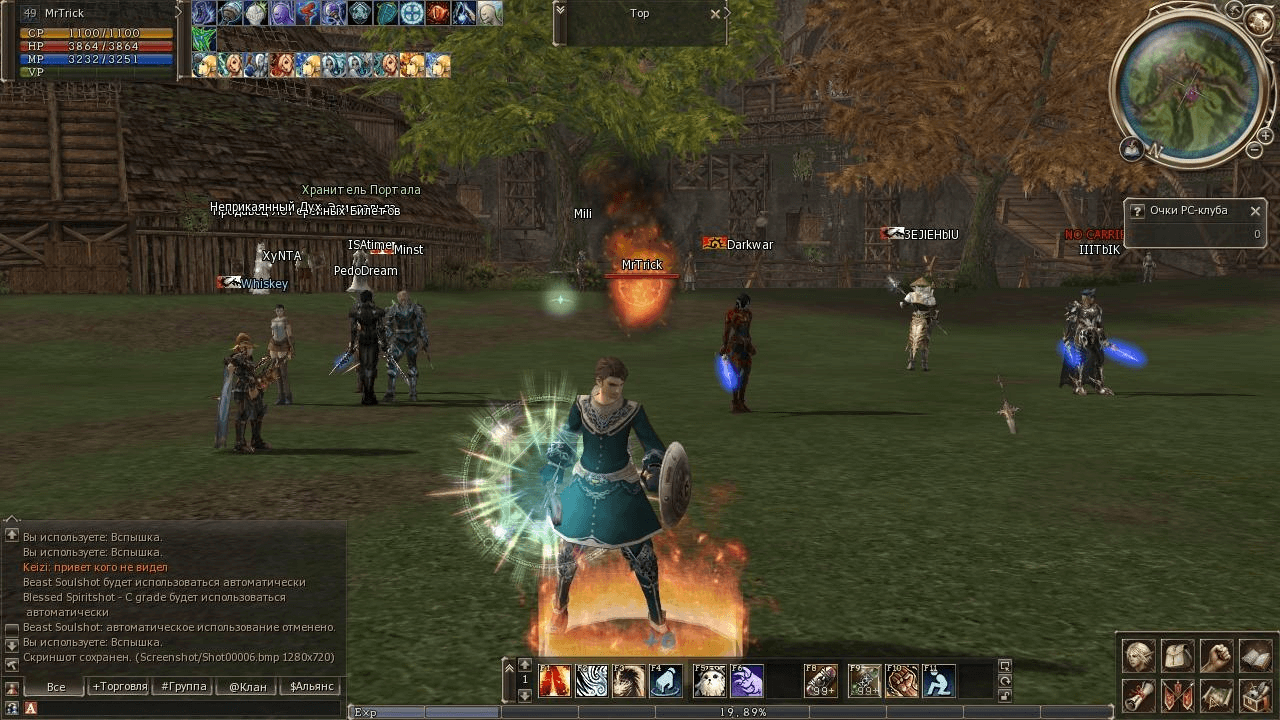Open the system menu chest icon
Screen dimensions: 1280x720
click(1255, 694)
